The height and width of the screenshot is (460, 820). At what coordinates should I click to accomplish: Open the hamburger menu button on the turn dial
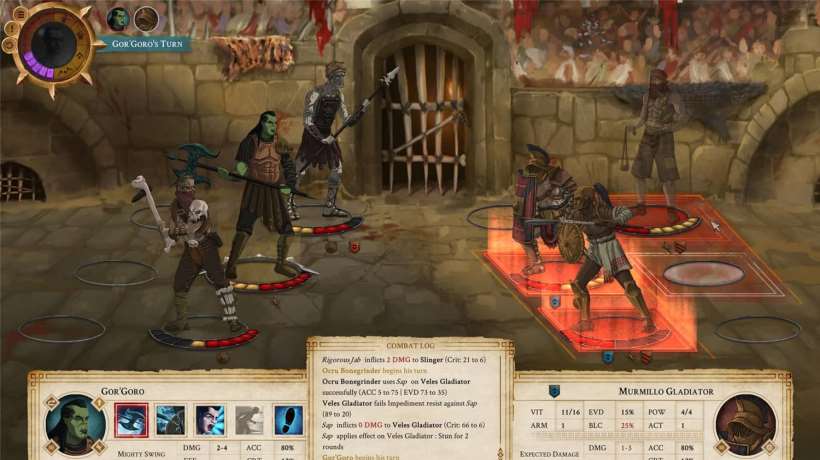point(18,13)
